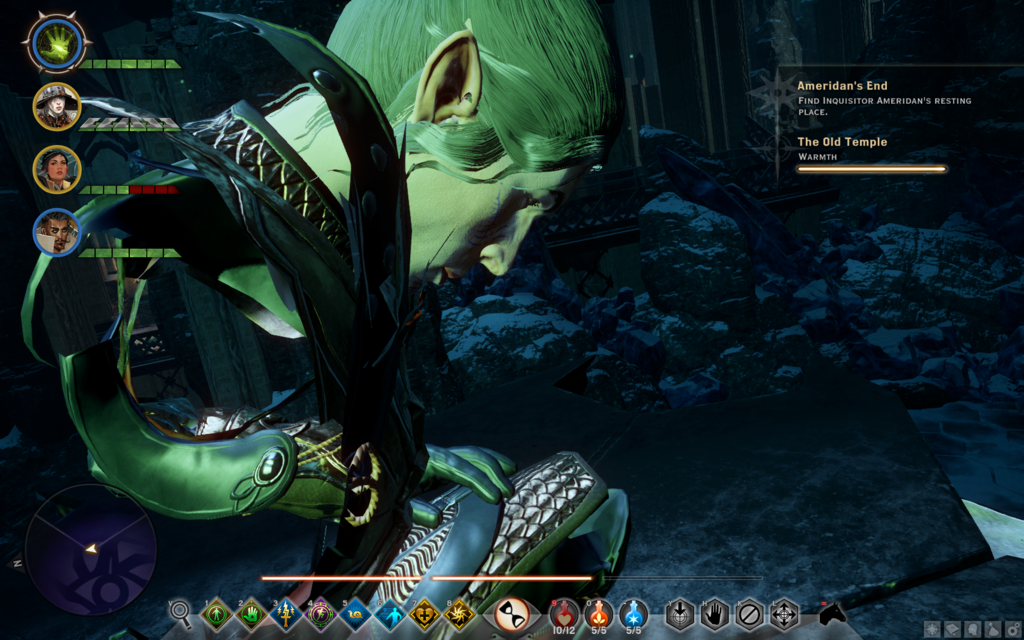The width and height of the screenshot is (1024, 640).
Task: Use the orange potion flask
Action: [598, 611]
